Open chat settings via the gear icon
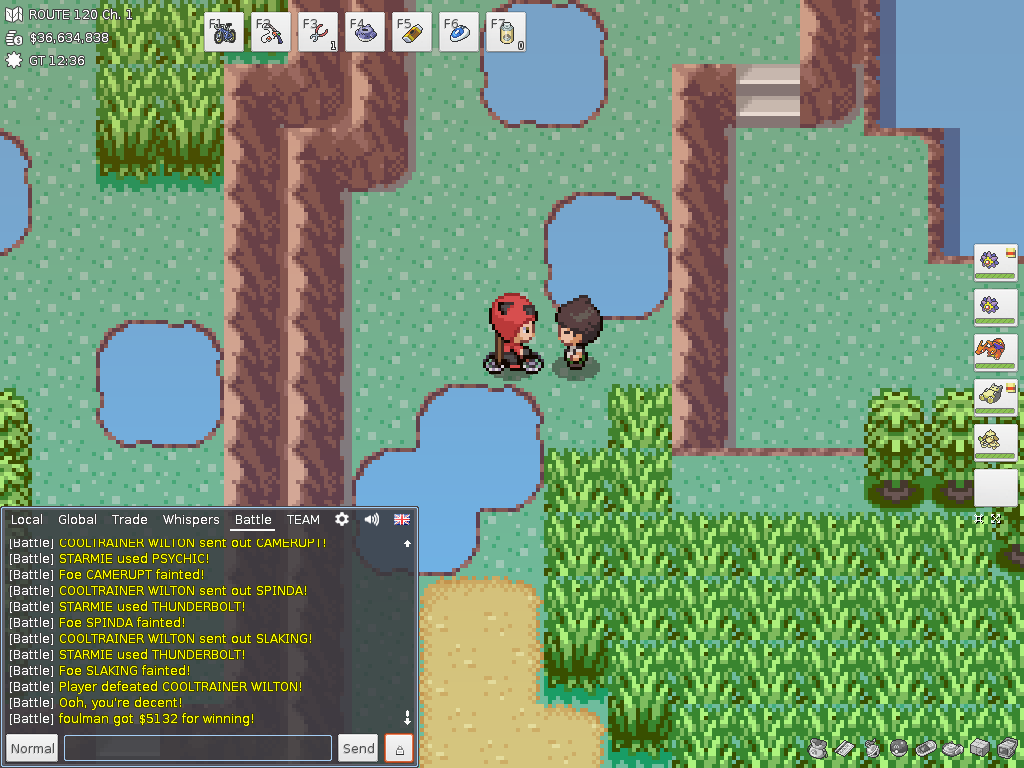1024x768 pixels. click(342, 519)
